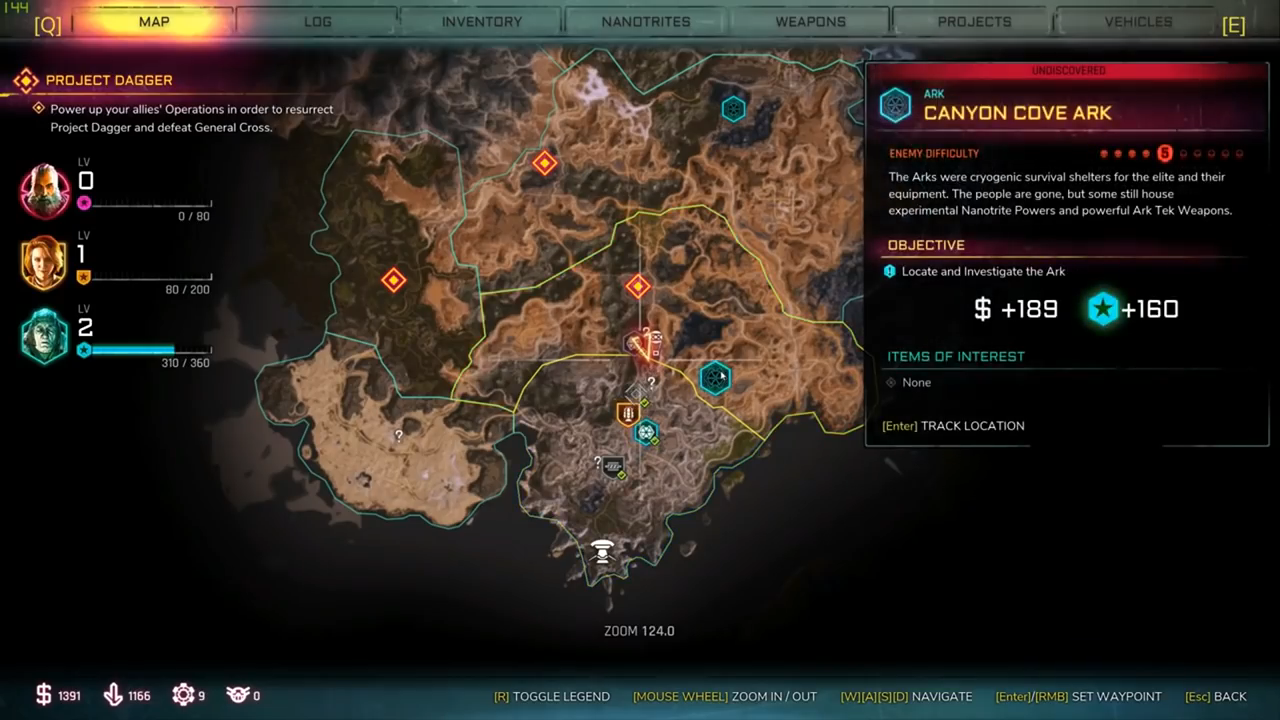Open the Project Dagger objective tracker
Image resolution: width=1280 pixels, height=720 pixels.
(x=109, y=80)
